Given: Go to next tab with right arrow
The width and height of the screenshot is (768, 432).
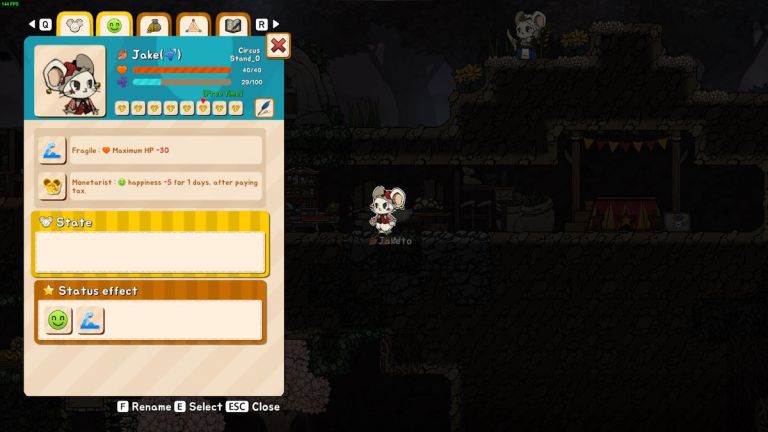Looking at the screenshot, I should click(276, 24).
